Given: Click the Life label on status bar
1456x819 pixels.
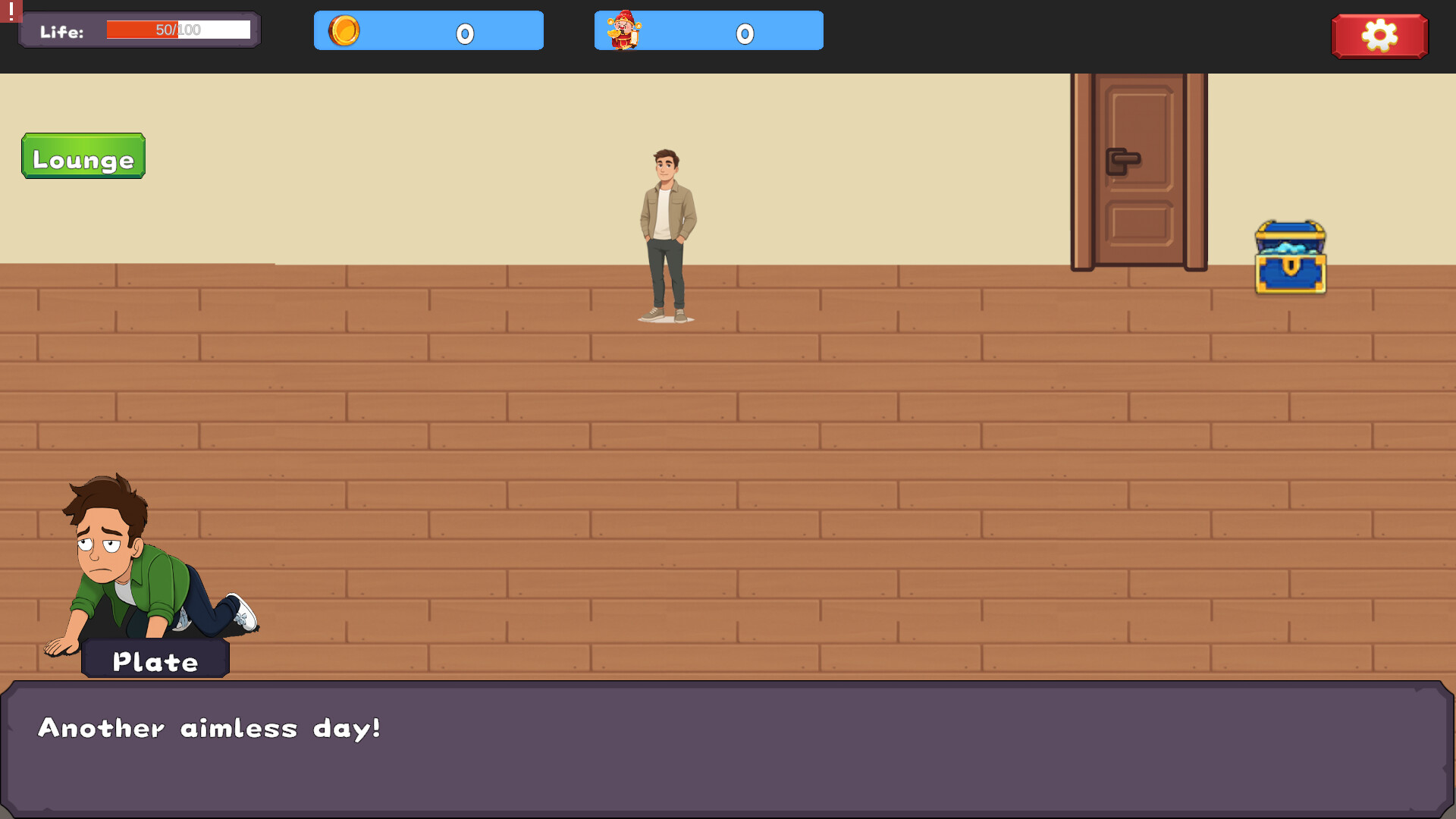Looking at the screenshot, I should click(x=62, y=33).
